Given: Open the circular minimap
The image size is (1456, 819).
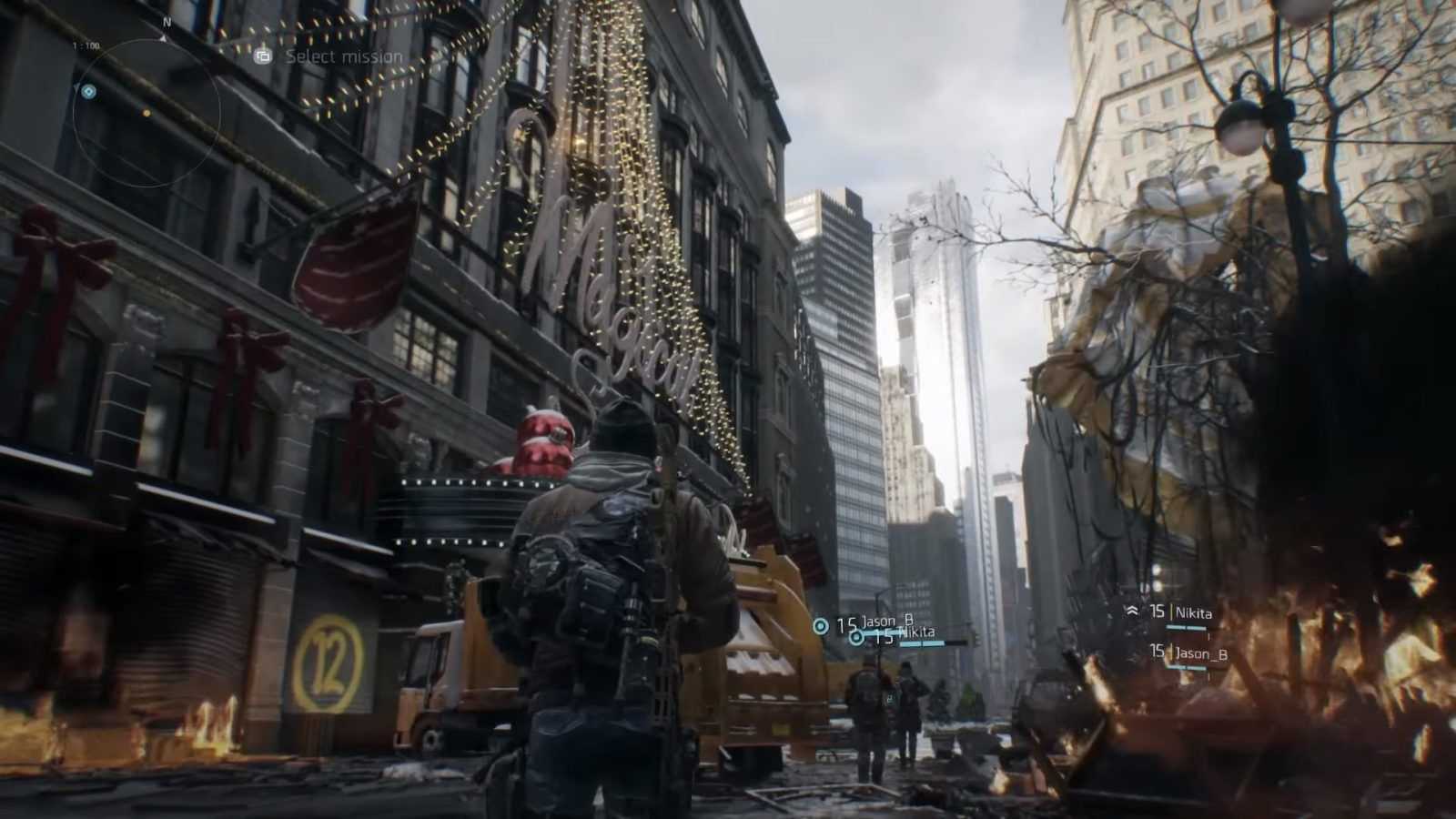Looking at the screenshot, I should (x=147, y=113).
